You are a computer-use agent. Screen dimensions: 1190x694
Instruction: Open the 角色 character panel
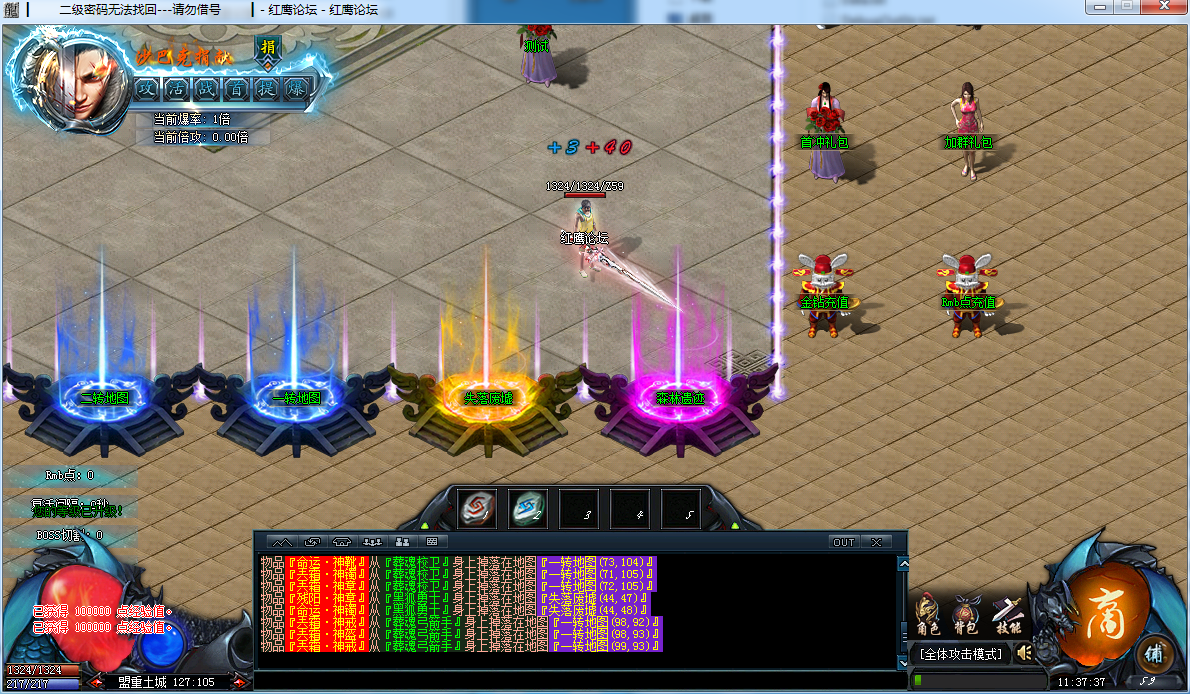928,614
